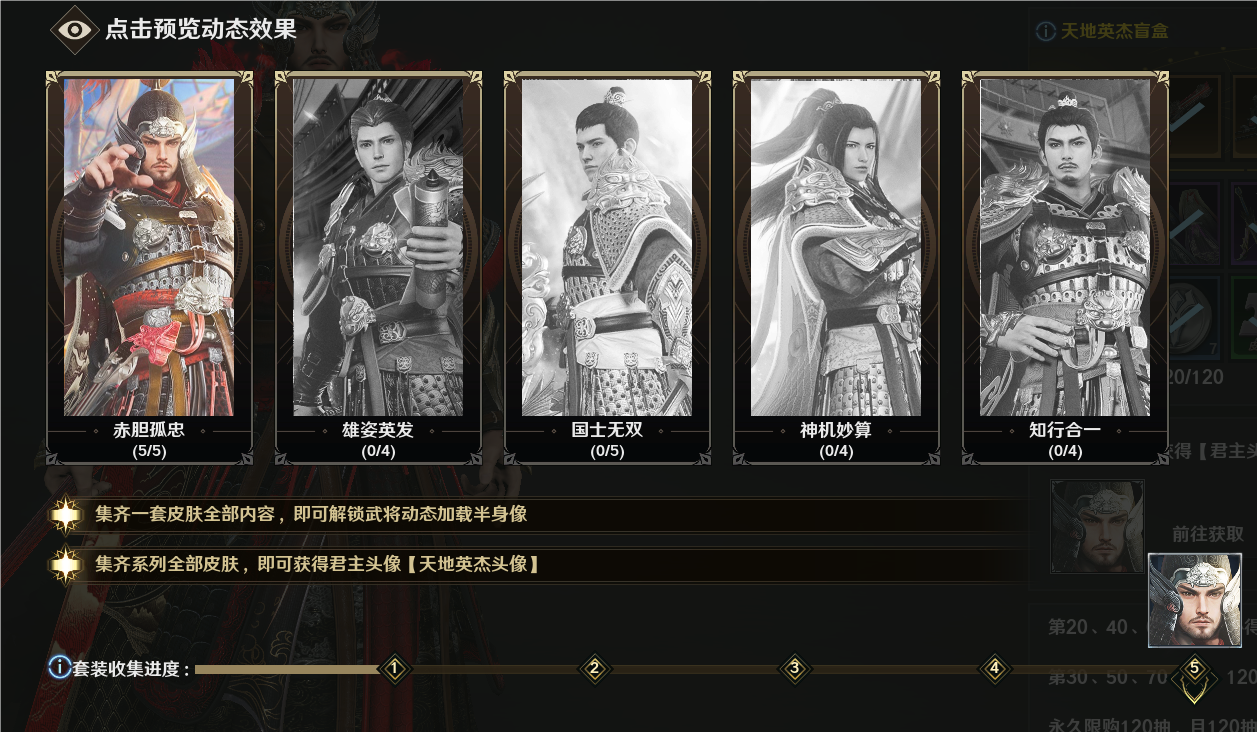Preview the 知行合一 skin card
Viewport: 1257px width, 732px height.
click(x=1065, y=266)
